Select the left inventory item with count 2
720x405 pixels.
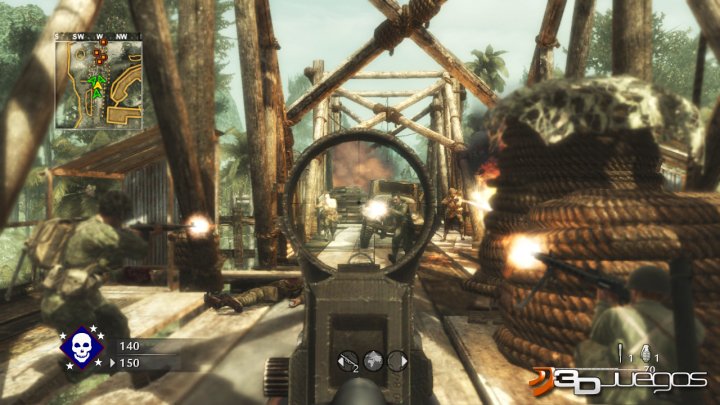click(349, 360)
